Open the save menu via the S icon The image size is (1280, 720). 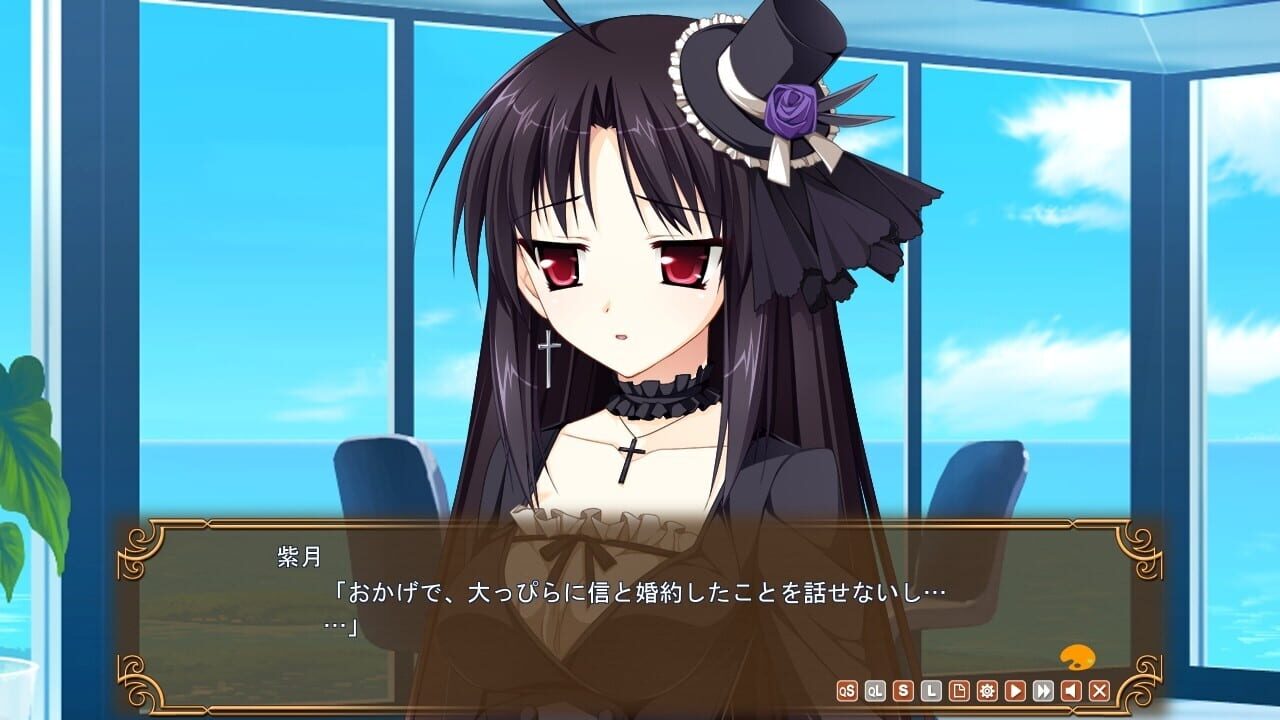(x=902, y=690)
